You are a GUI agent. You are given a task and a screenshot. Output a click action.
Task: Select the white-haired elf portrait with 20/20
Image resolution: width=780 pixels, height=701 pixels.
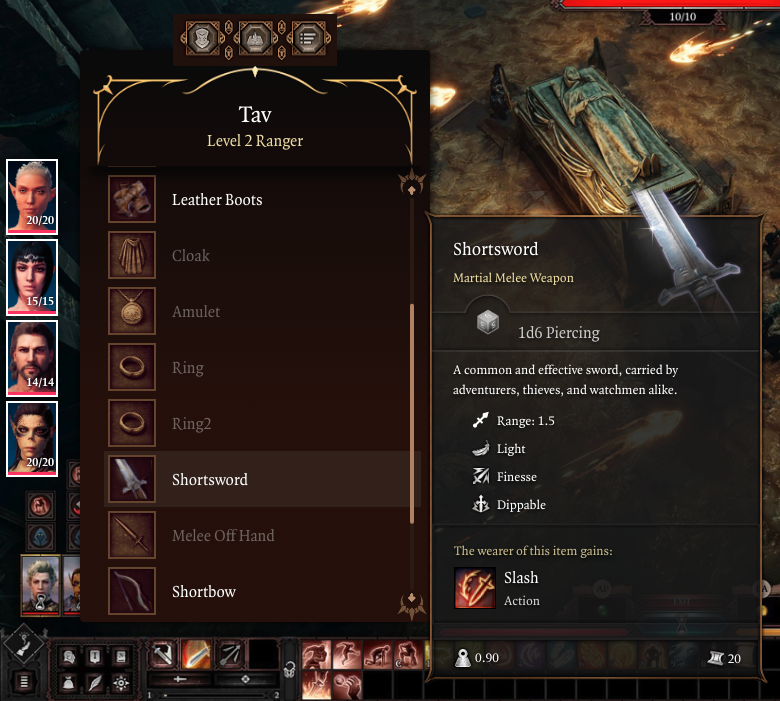(x=32, y=194)
